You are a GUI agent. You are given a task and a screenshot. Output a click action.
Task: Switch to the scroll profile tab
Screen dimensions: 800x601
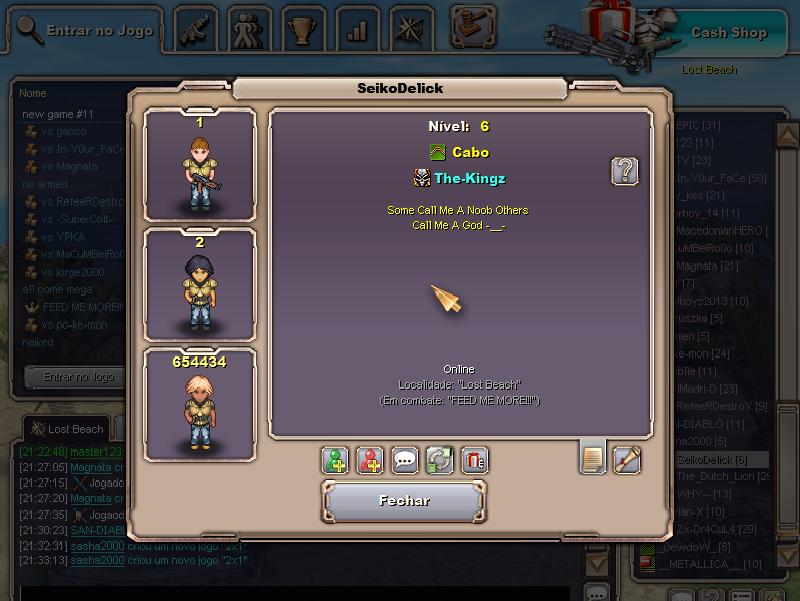[627, 459]
